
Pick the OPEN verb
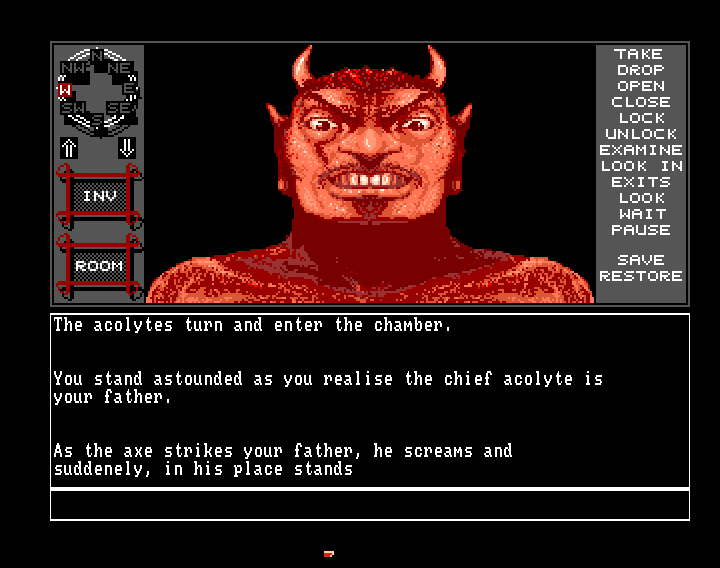coord(640,86)
